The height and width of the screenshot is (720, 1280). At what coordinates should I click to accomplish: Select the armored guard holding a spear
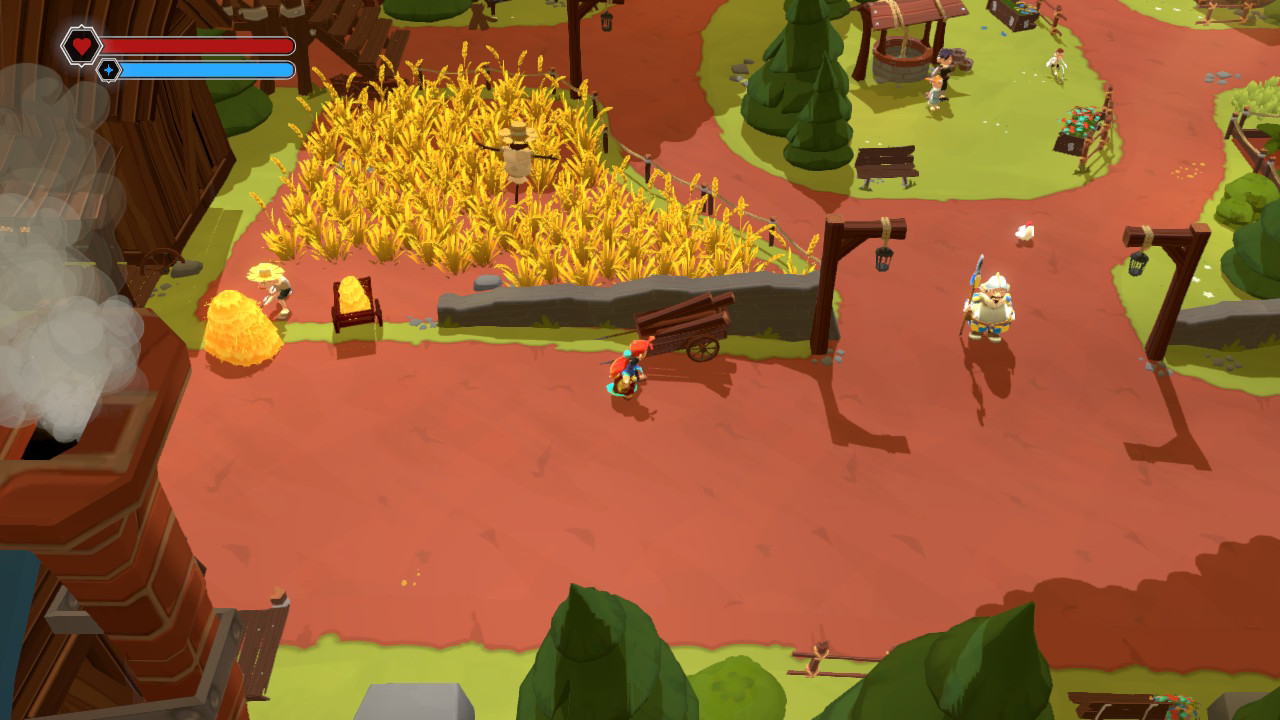click(x=988, y=300)
